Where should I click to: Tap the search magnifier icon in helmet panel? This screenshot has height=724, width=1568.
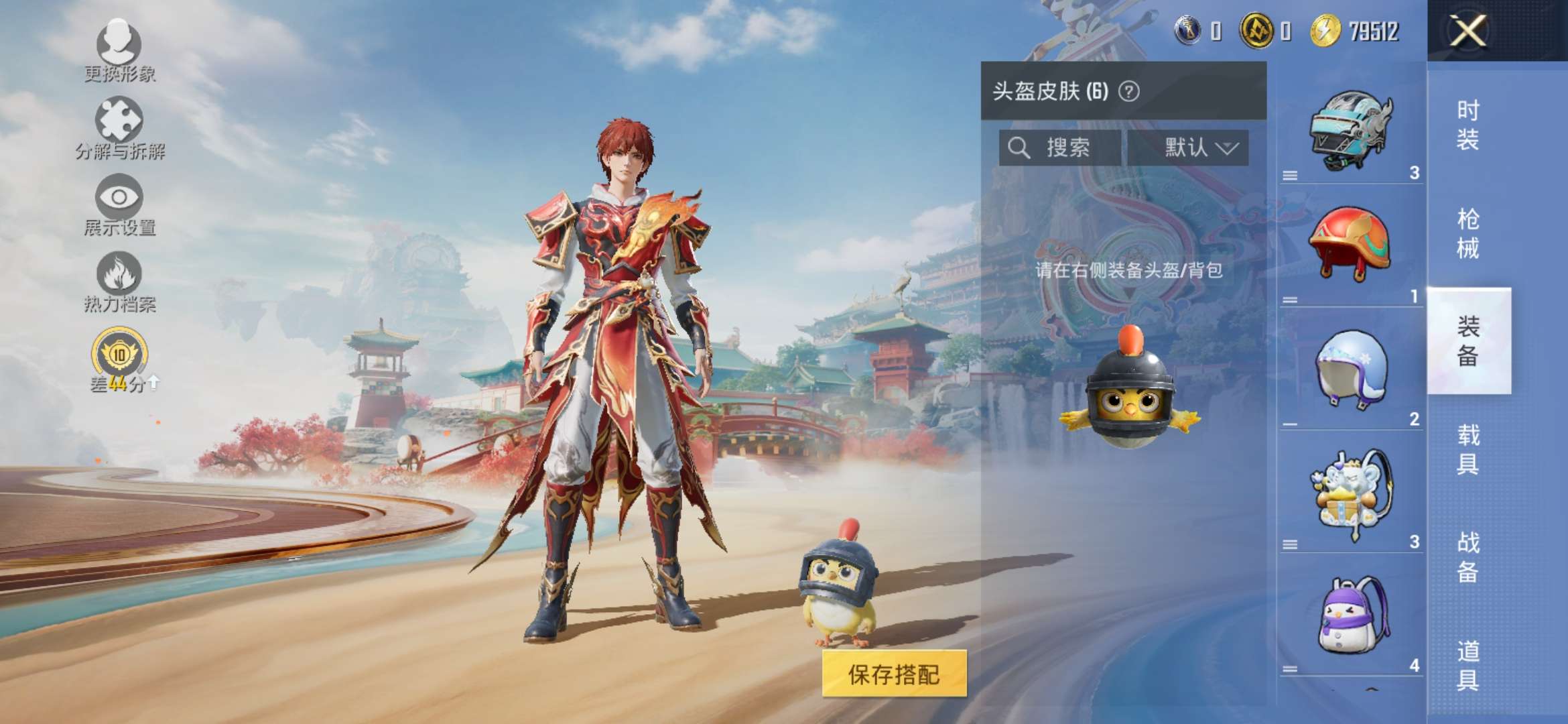tap(1019, 147)
